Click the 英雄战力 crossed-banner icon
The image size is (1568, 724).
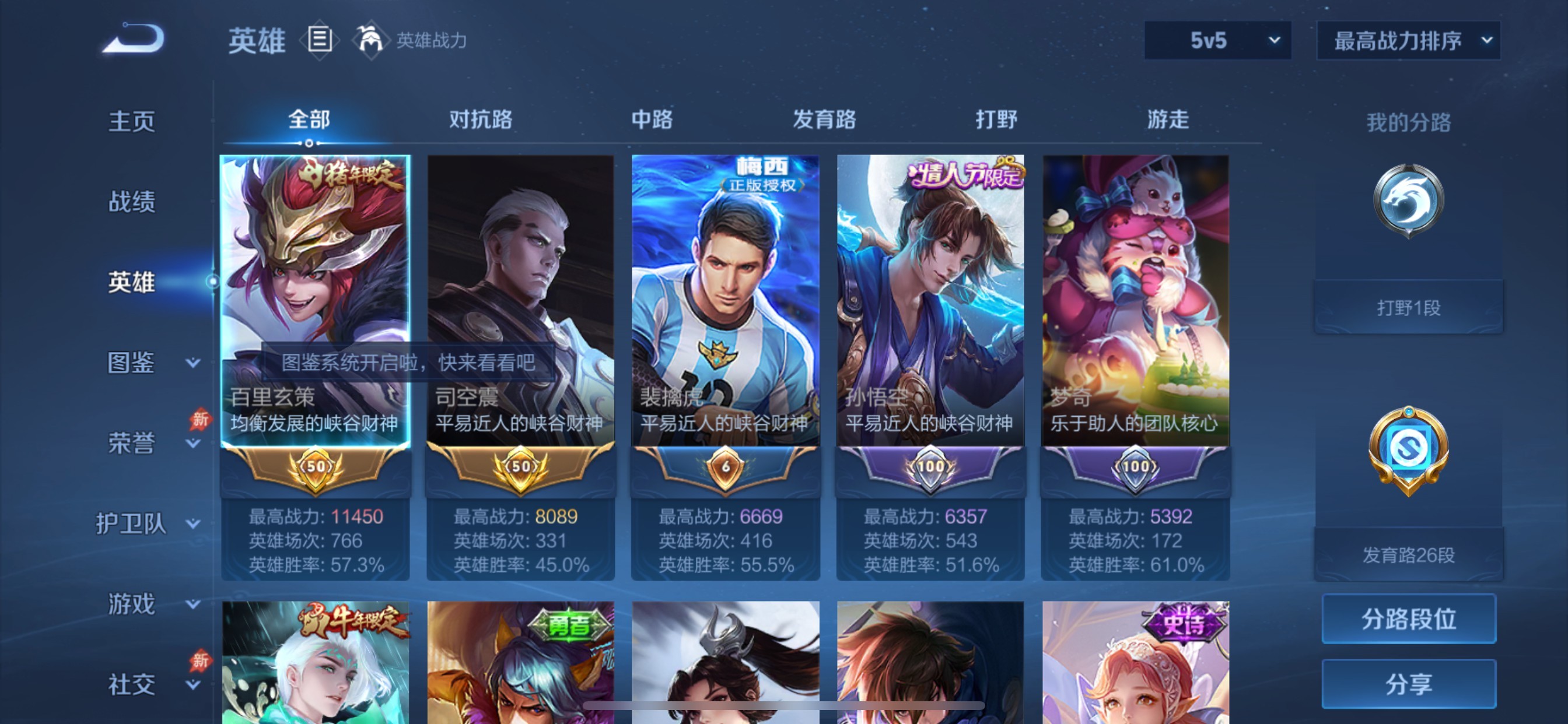pyautogui.click(x=372, y=40)
